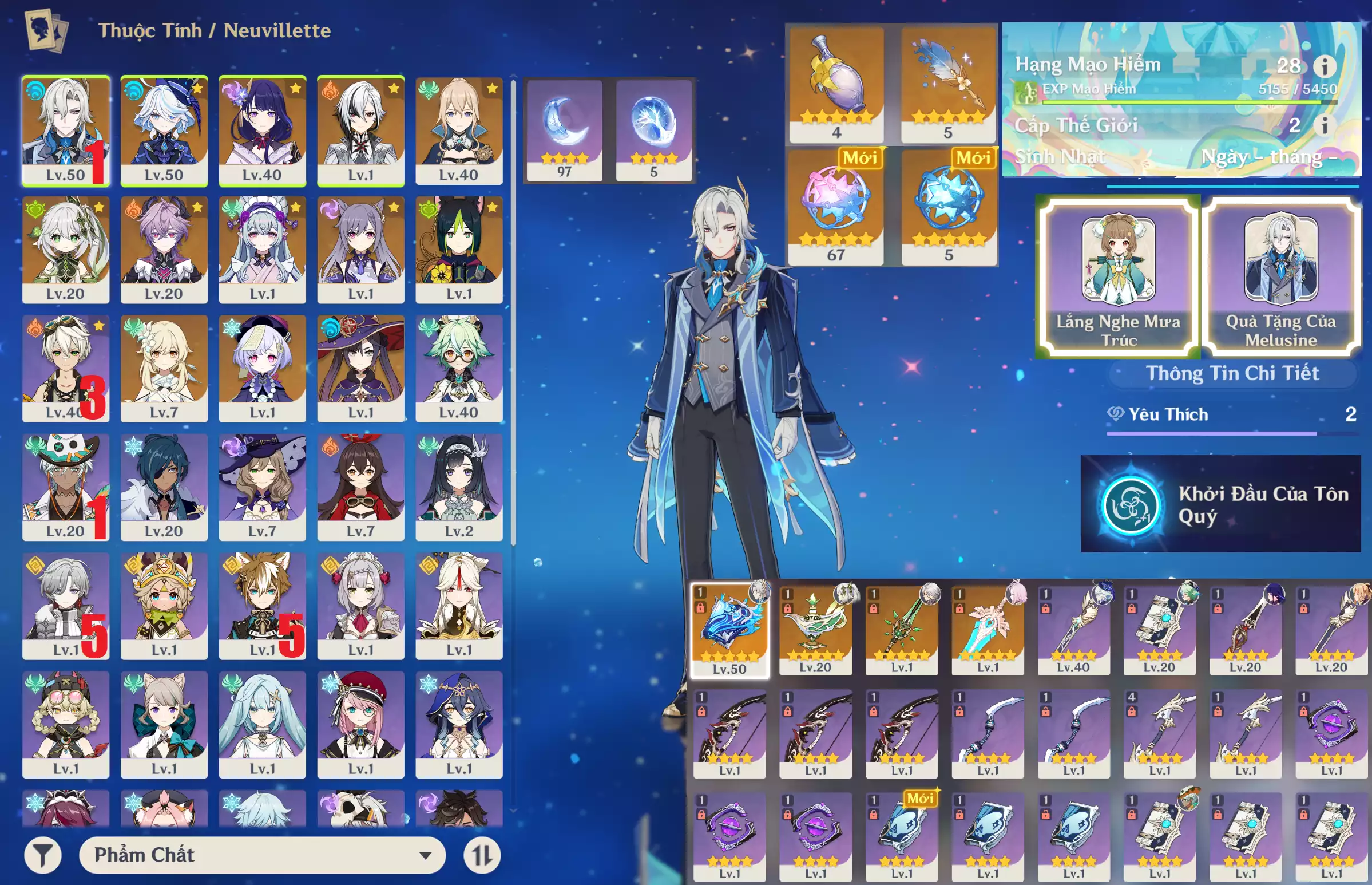Open the Phẩm Chất sort dropdown
1372x885 pixels.
tap(262, 855)
